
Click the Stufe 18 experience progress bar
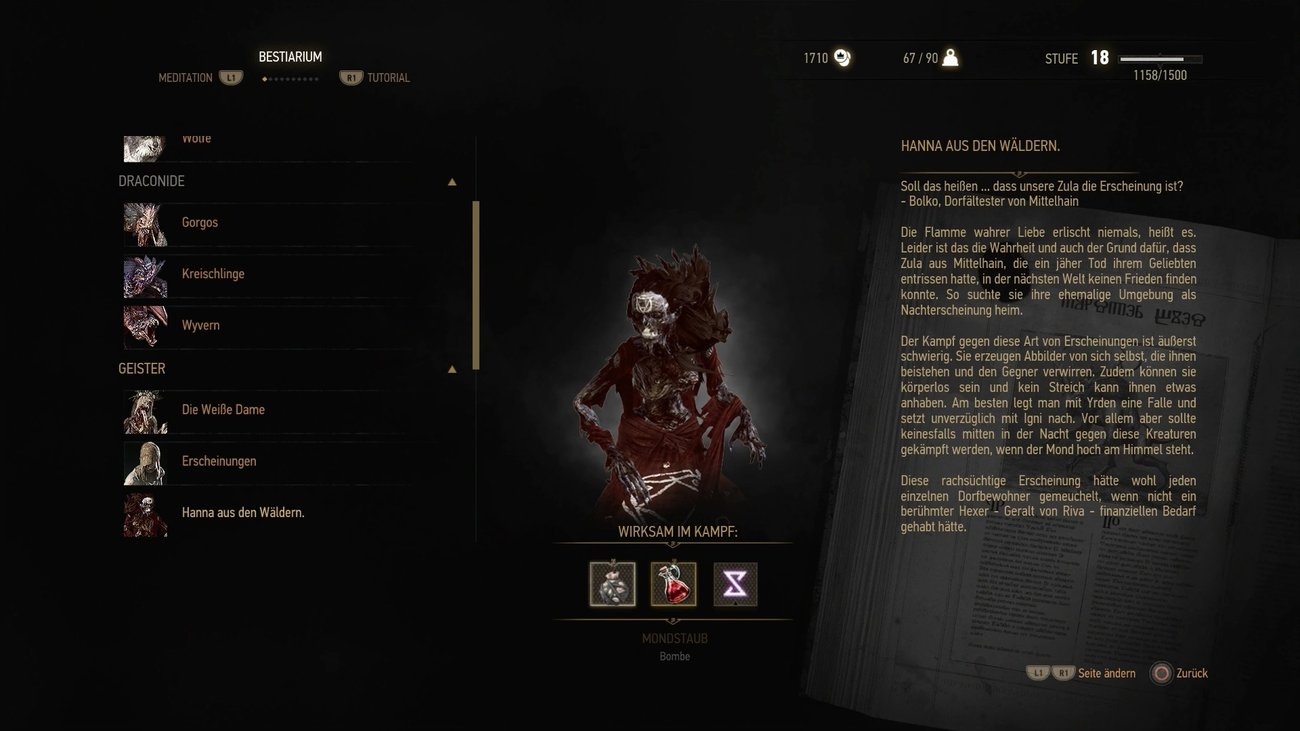[1162, 58]
